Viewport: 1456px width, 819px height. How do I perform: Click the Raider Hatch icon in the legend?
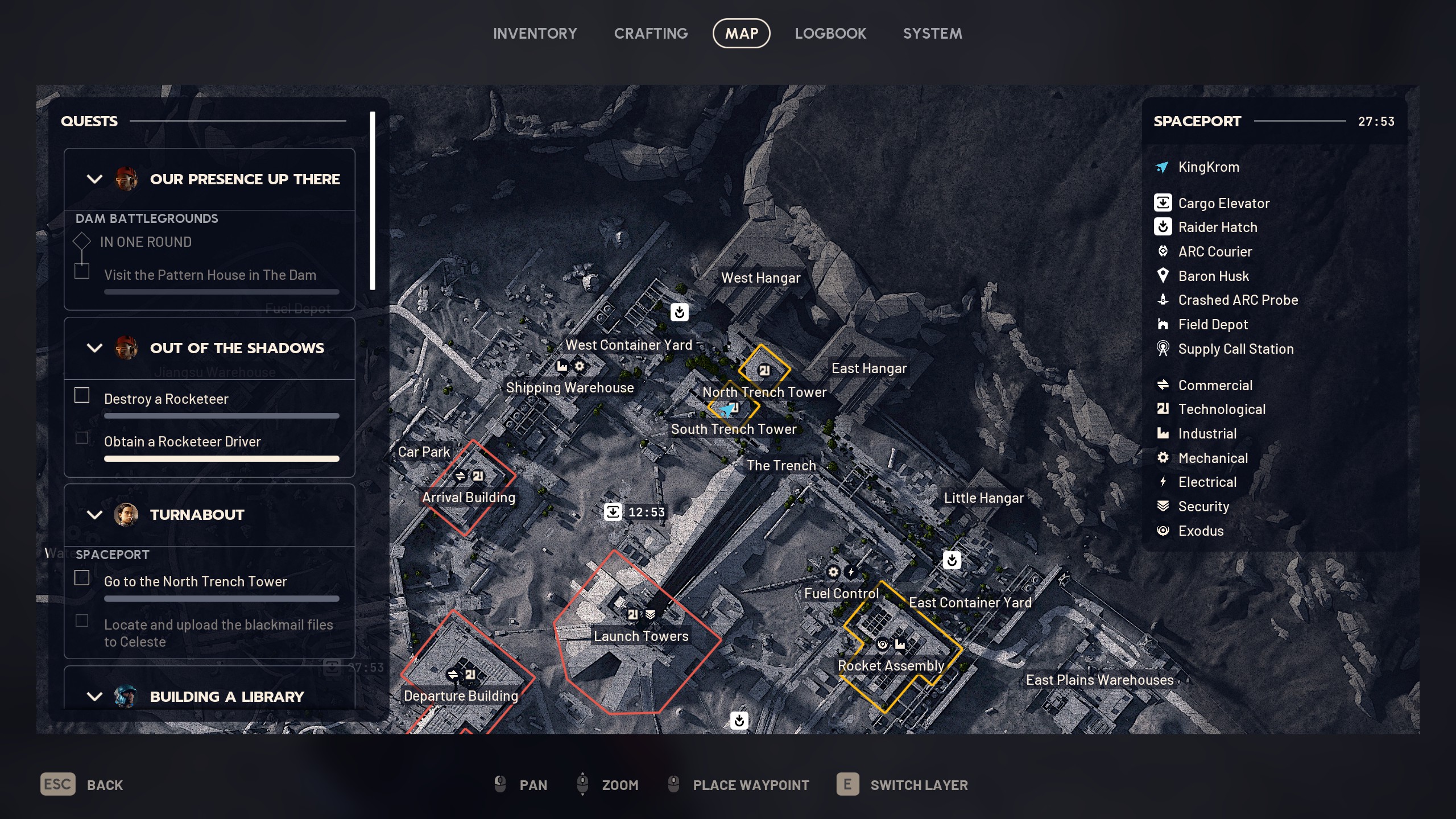click(1164, 227)
